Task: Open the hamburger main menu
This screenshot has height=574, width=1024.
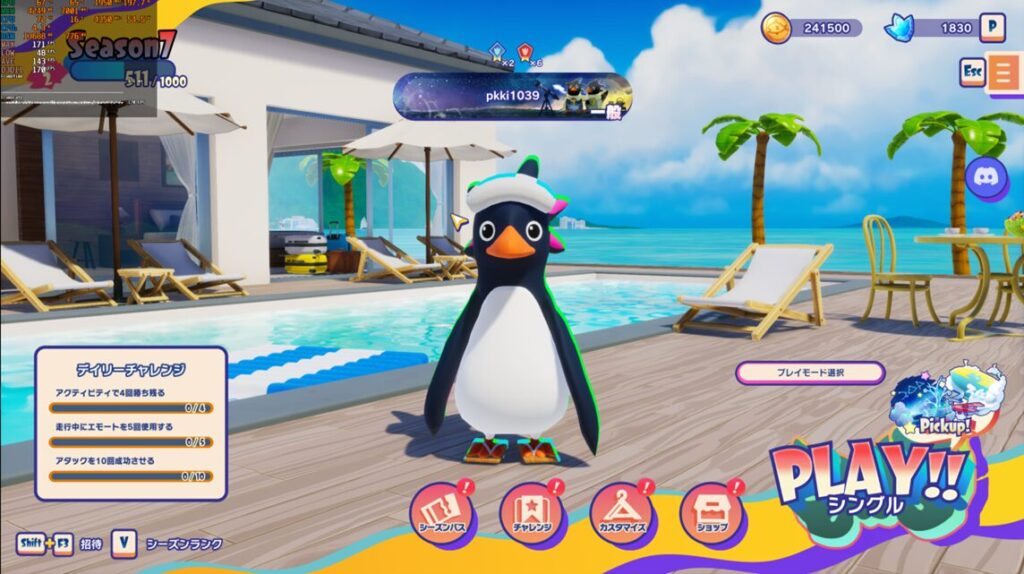Action: click(1004, 73)
